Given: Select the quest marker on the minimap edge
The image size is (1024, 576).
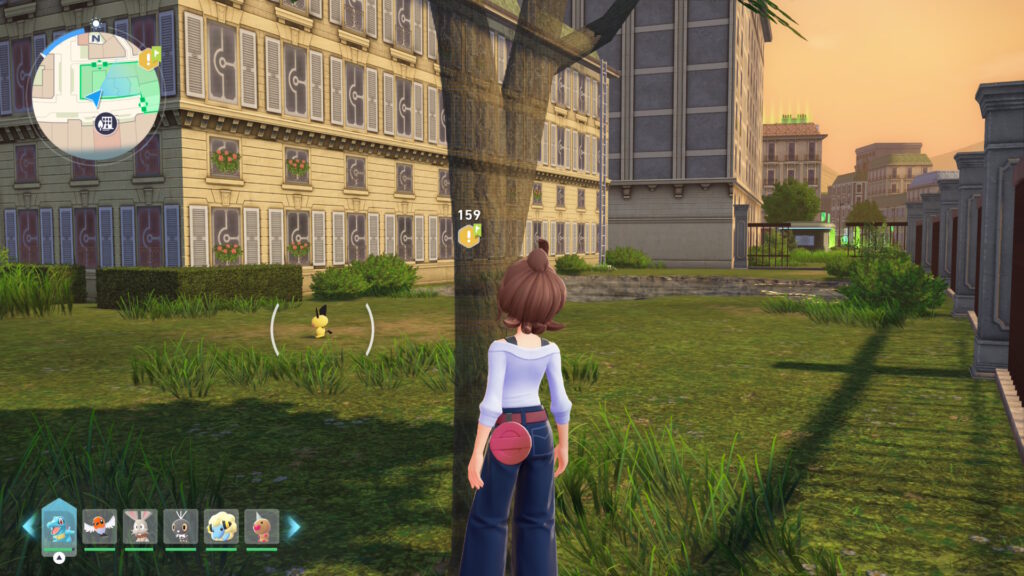Looking at the screenshot, I should [x=150, y=58].
